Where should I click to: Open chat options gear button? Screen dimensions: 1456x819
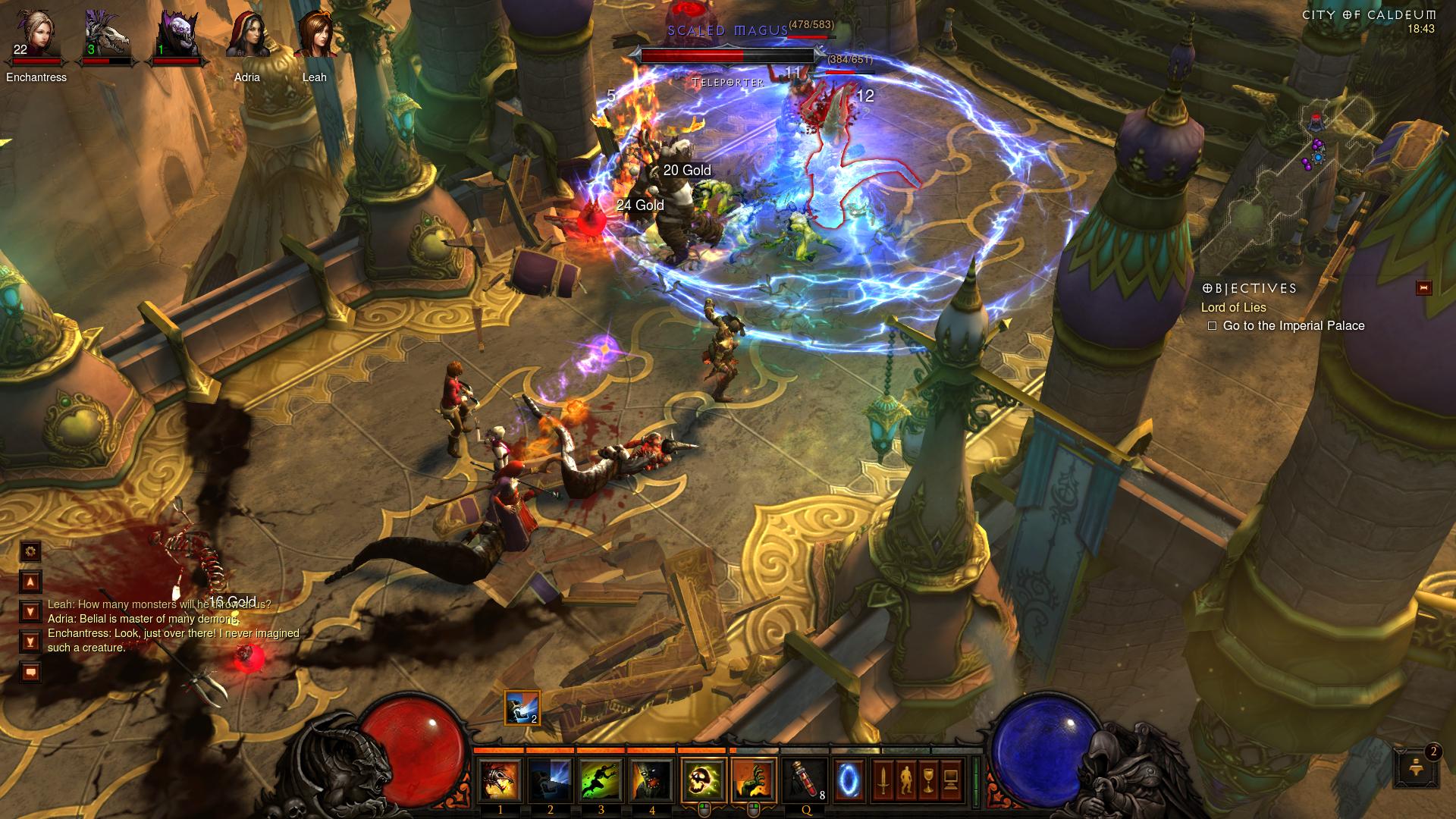pos(30,551)
